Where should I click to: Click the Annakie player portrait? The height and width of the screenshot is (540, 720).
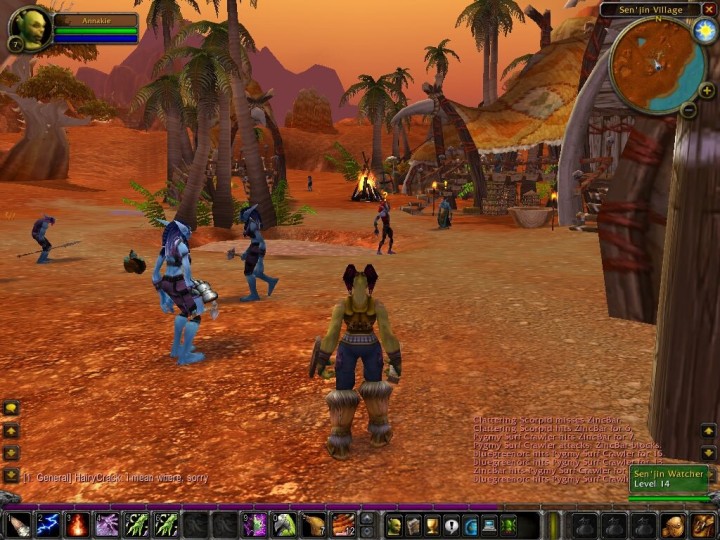30,28
